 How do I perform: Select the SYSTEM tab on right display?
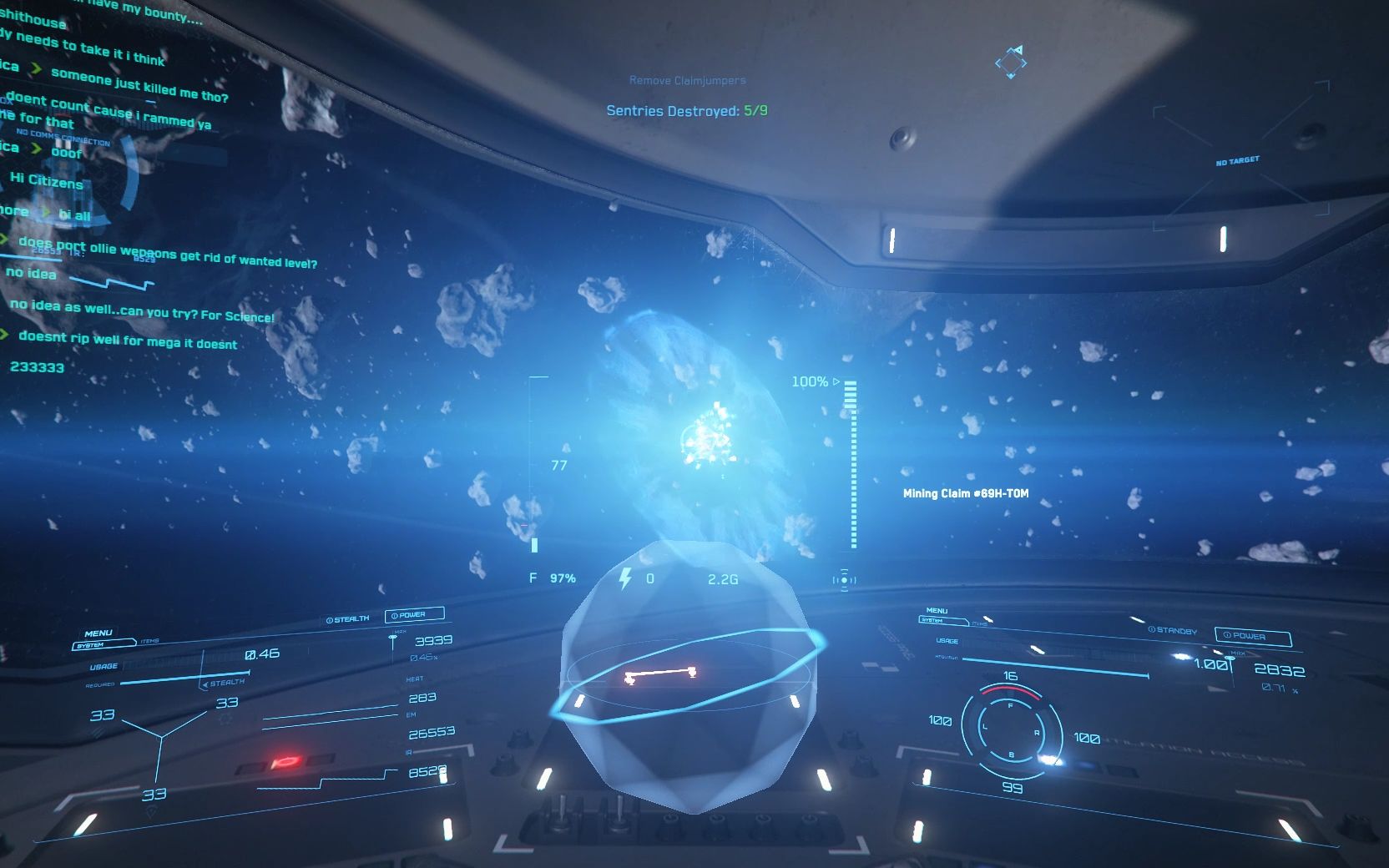pyautogui.click(x=932, y=620)
